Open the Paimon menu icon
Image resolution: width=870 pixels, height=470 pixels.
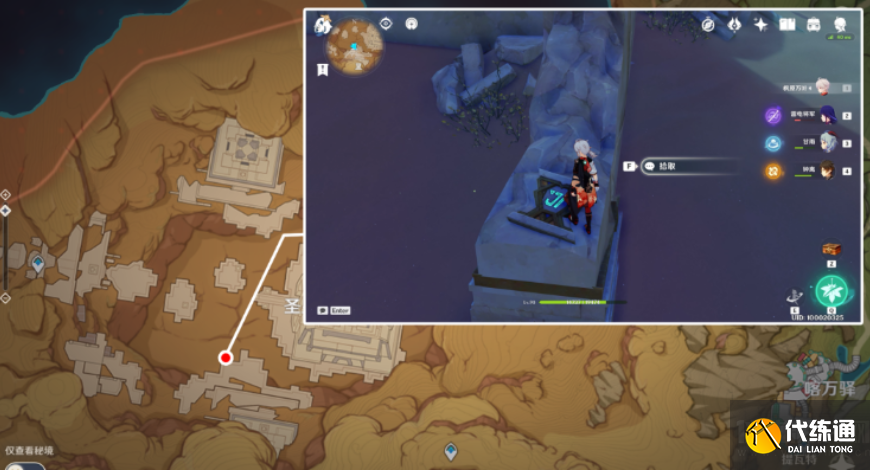(322, 24)
